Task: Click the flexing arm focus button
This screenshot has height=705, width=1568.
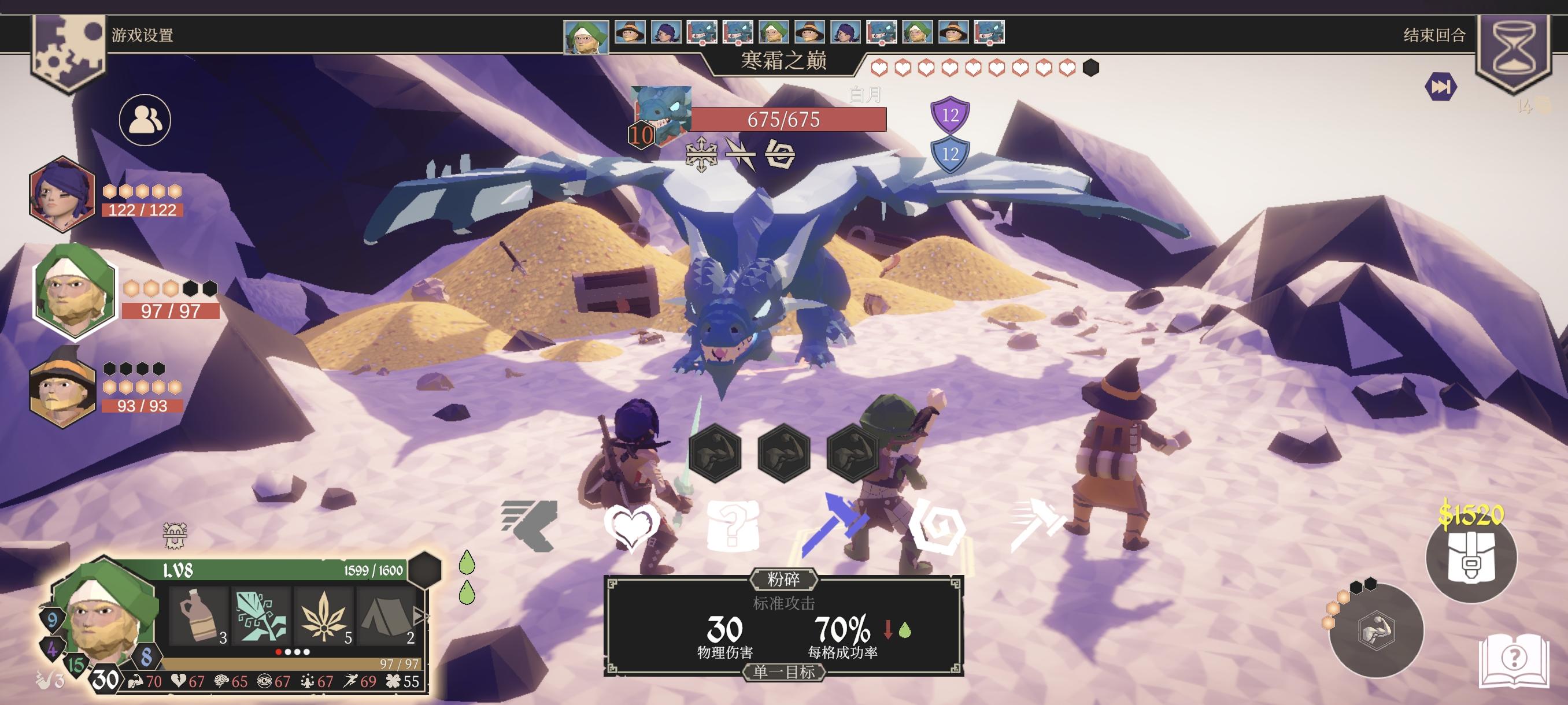Action: coord(1375,630)
